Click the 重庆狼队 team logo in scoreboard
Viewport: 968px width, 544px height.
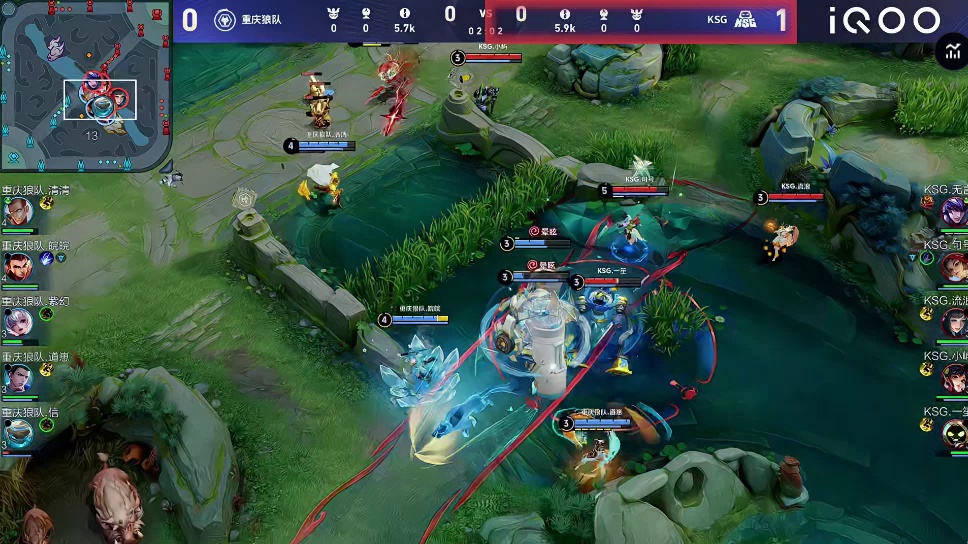click(x=226, y=19)
